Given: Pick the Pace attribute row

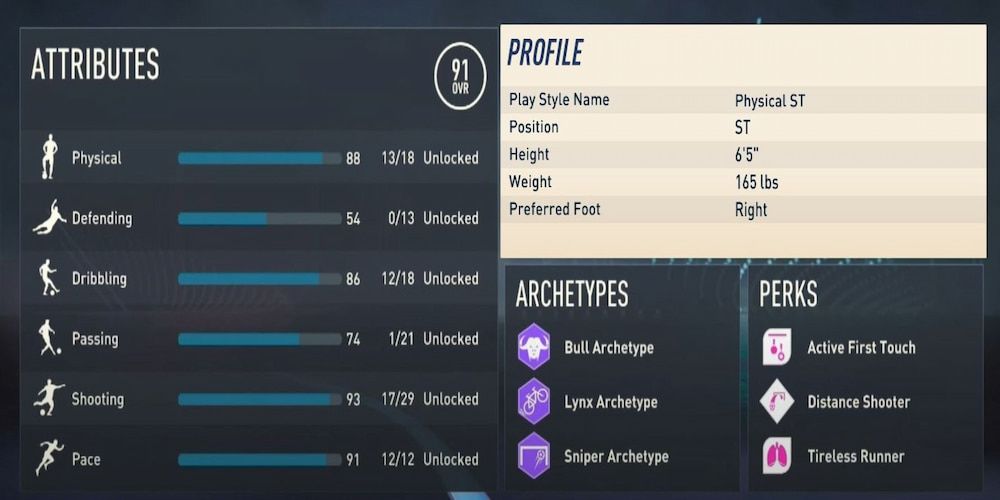Looking at the screenshot, I should click(258, 459).
